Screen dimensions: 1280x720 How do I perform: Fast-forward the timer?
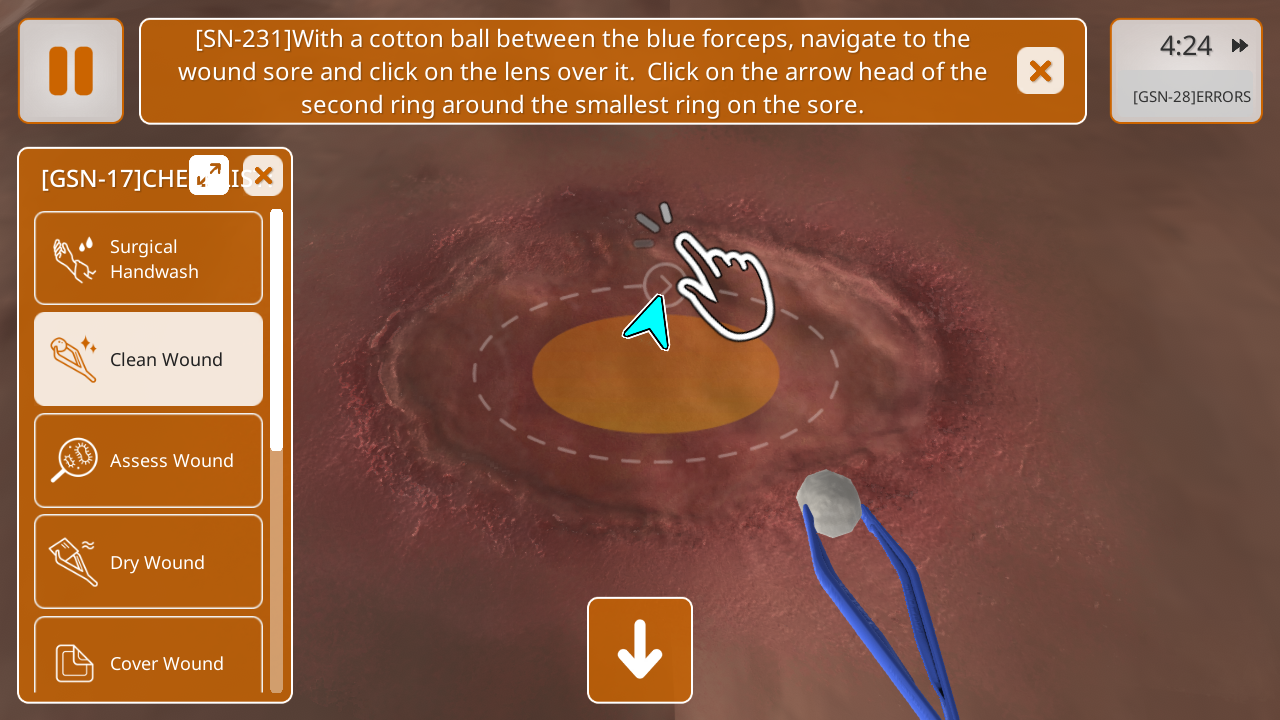coord(1240,45)
